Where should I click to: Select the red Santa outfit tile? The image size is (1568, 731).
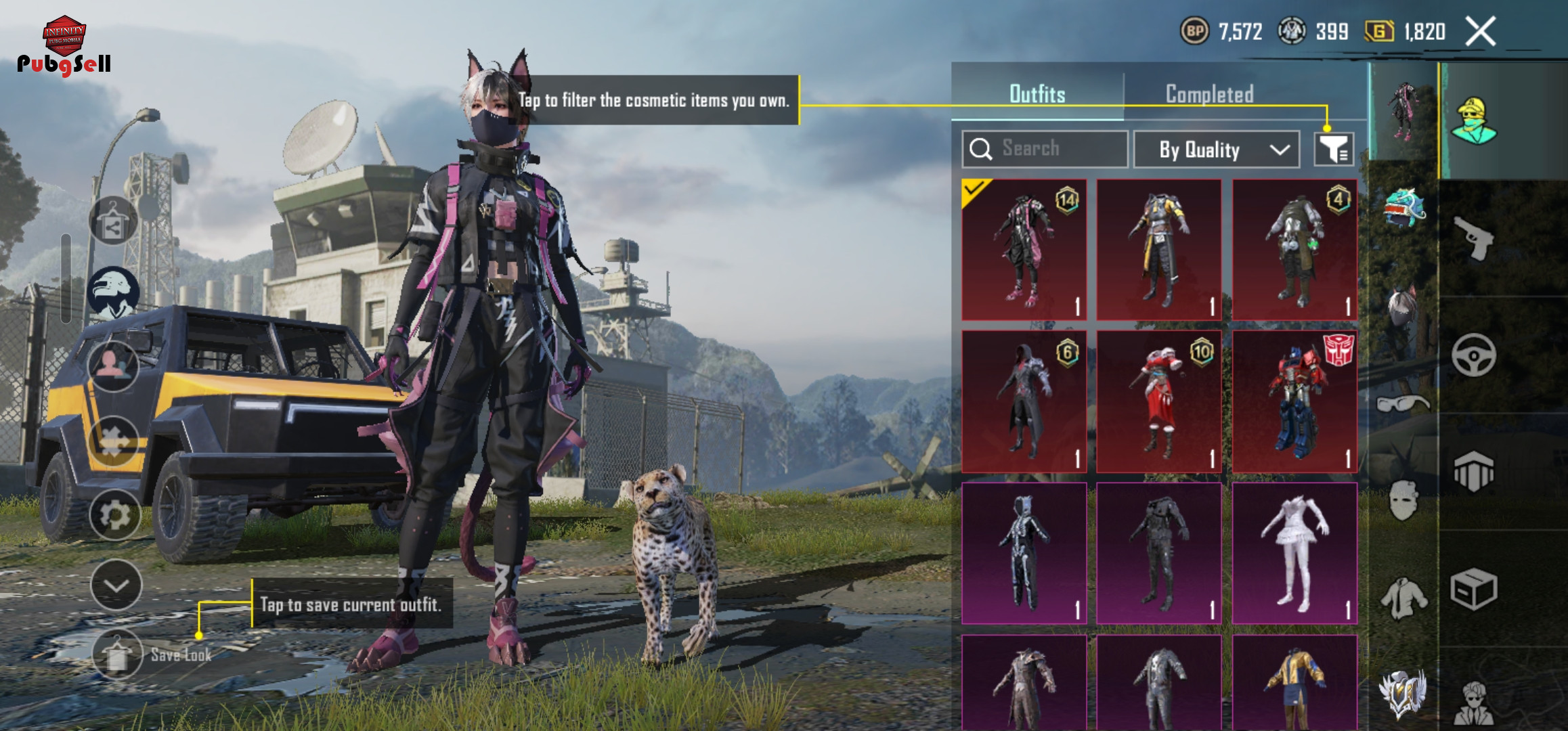(x=1159, y=402)
